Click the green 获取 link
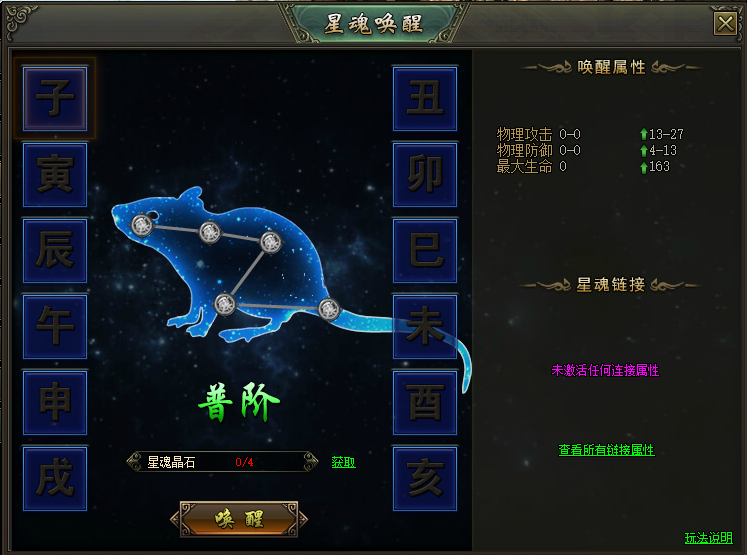Screen dimensions: 747x555 coord(343,462)
